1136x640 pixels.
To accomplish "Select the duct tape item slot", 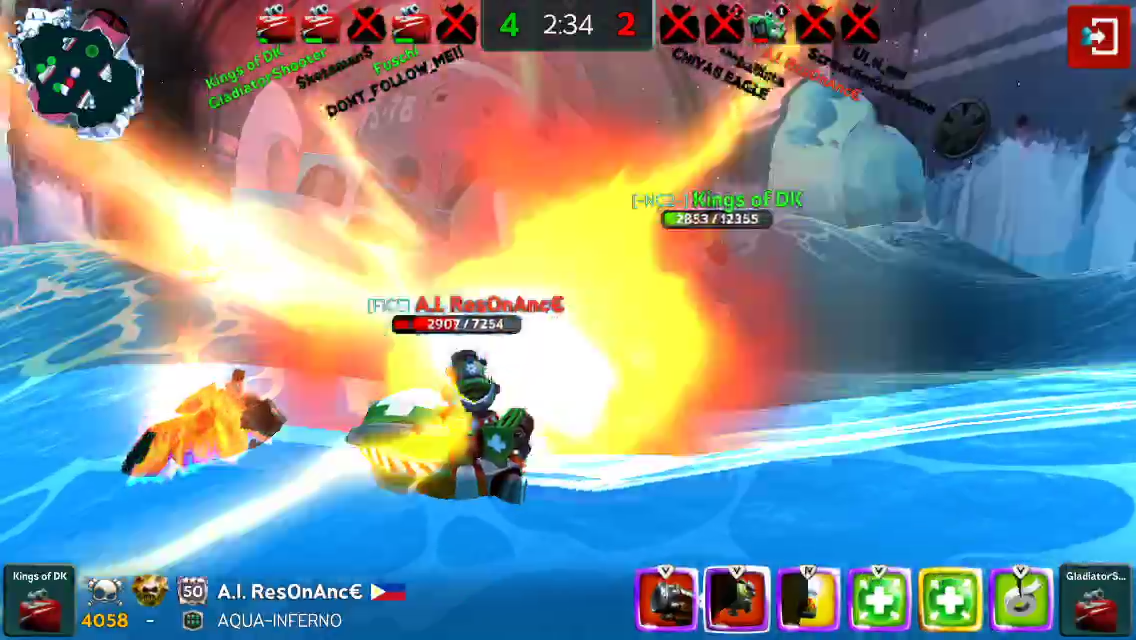I will (x=1021, y=600).
